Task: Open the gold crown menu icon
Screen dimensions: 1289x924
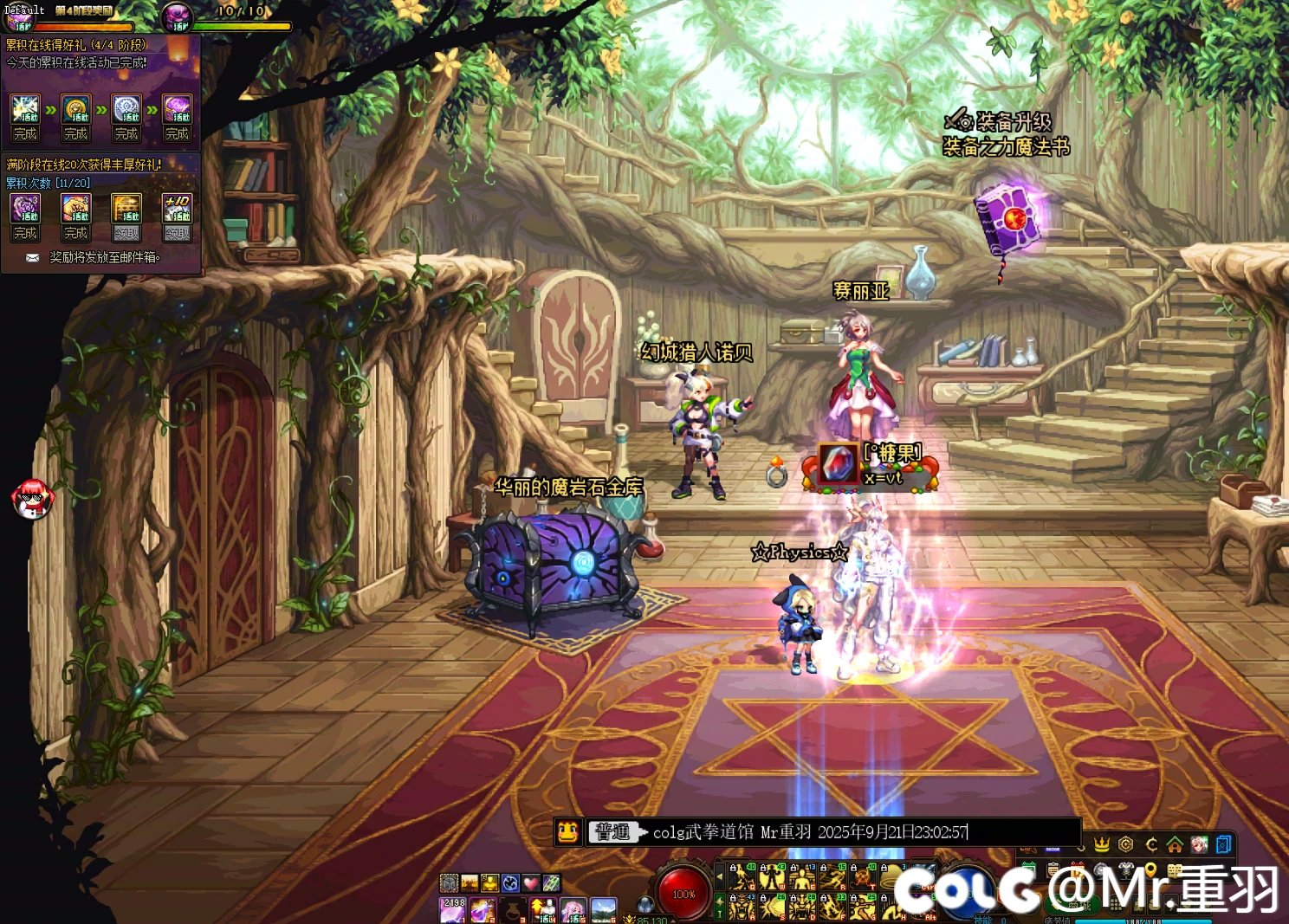Action: click(1102, 843)
